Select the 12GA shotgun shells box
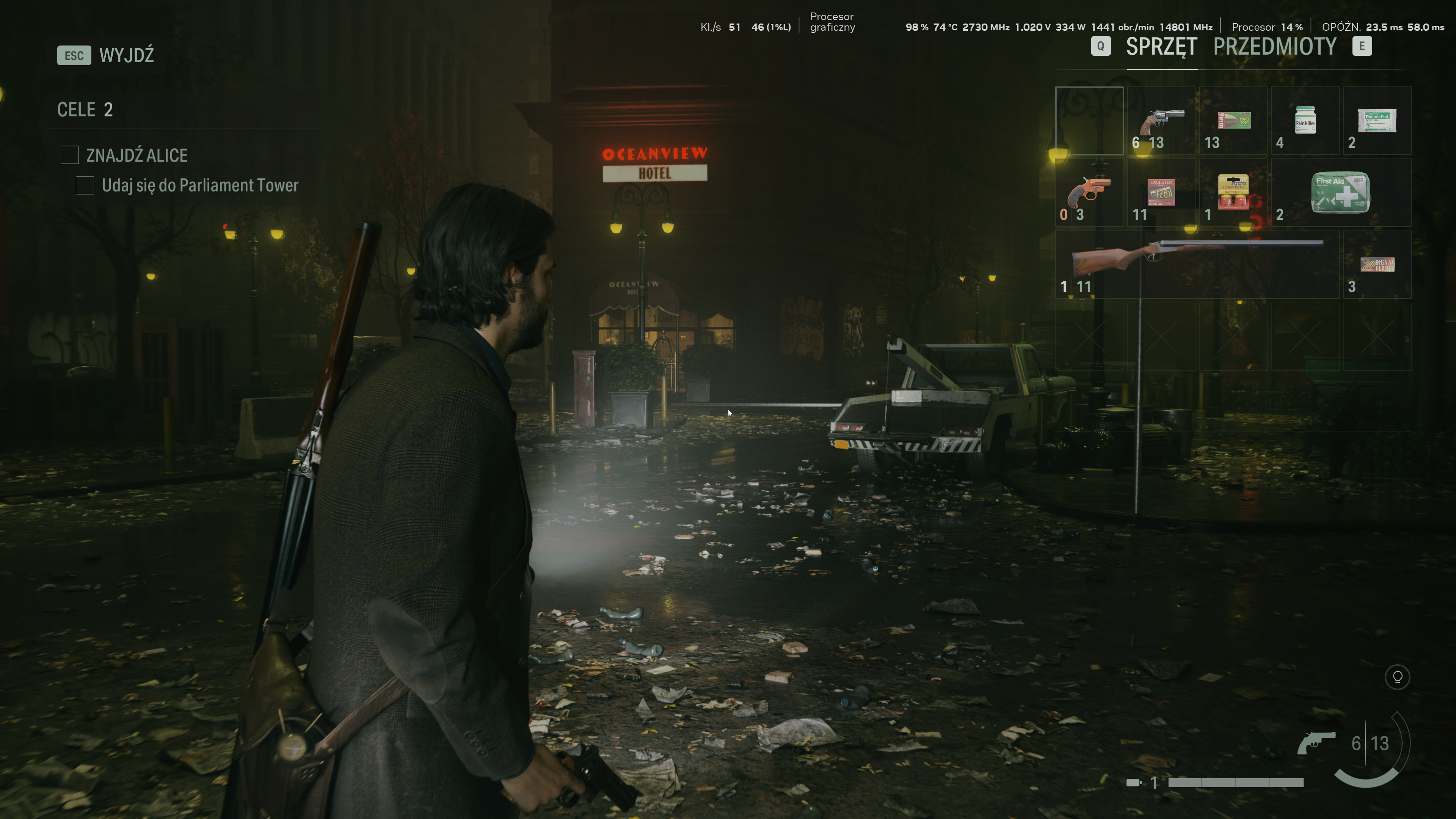 pyautogui.click(x=1161, y=193)
